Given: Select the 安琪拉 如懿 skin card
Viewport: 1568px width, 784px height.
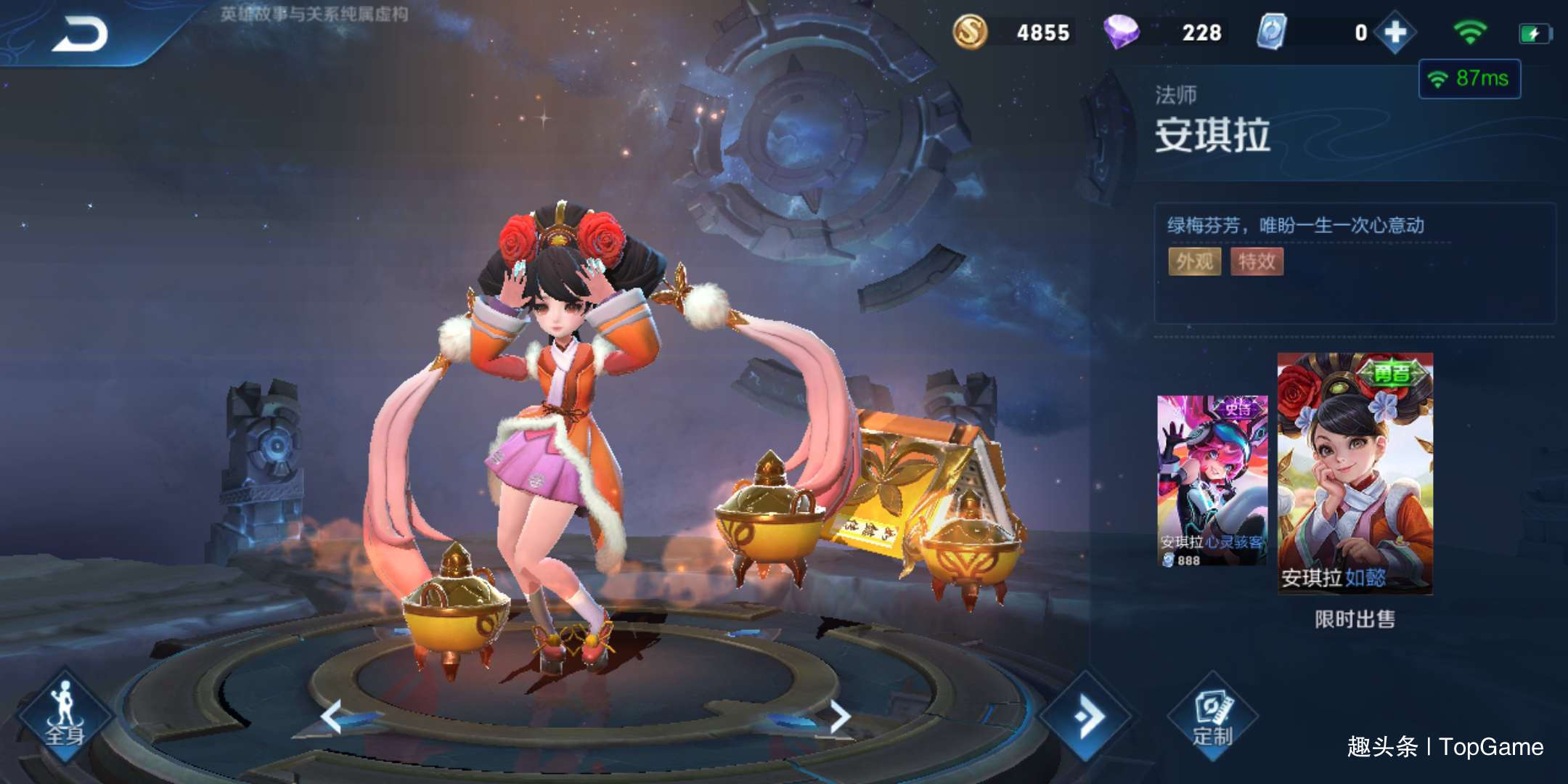Looking at the screenshot, I should point(1355,473).
